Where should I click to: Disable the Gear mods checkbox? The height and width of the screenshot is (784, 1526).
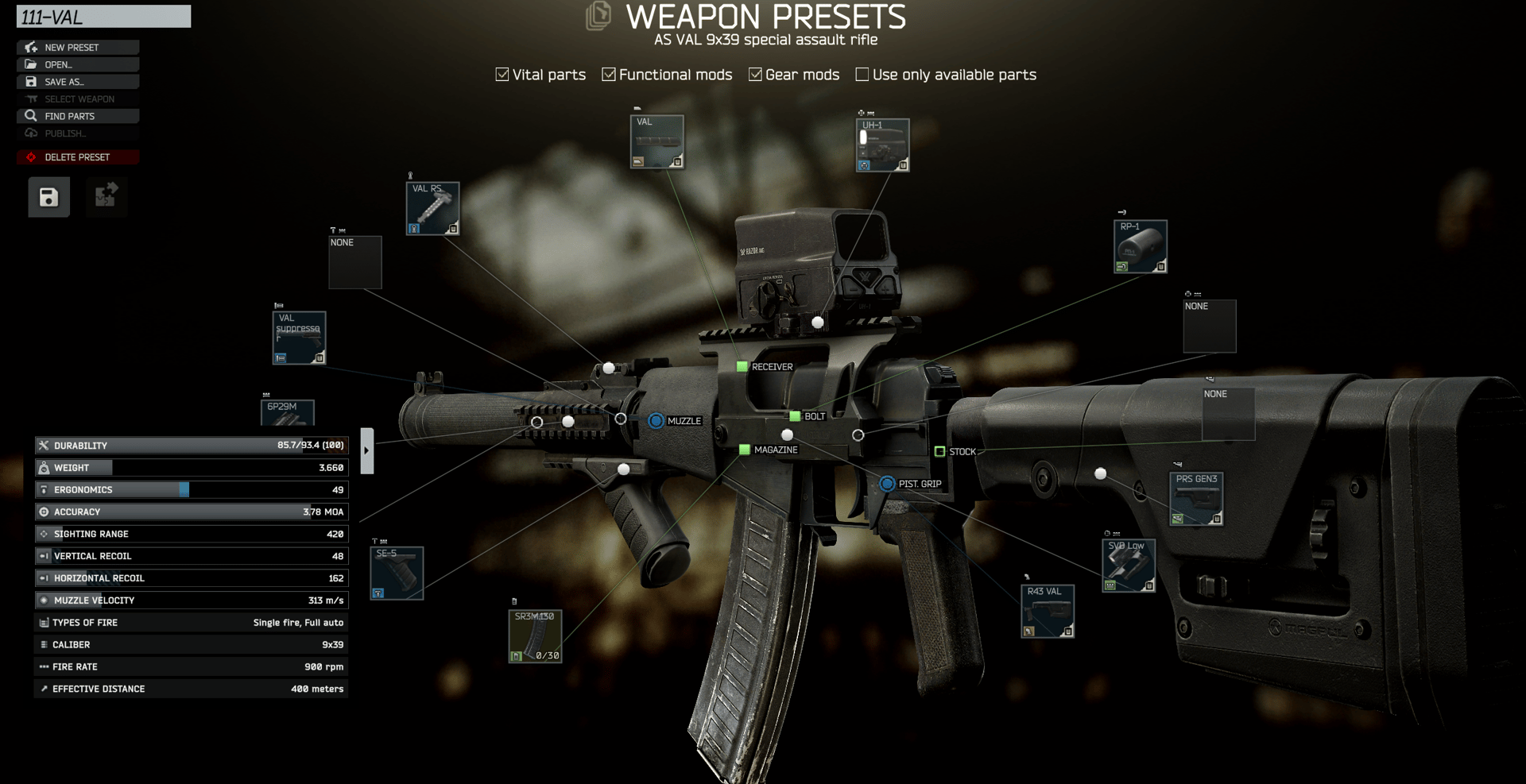coord(755,74)
